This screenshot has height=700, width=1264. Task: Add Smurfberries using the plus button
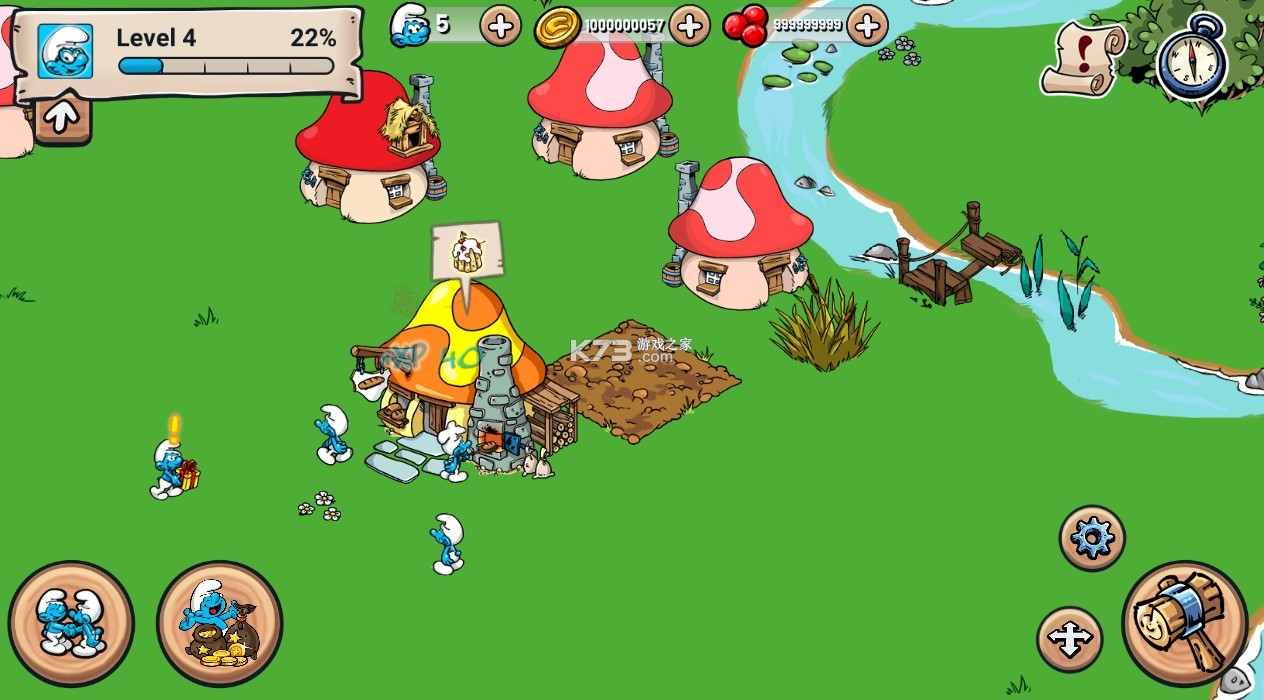(867, 25)
